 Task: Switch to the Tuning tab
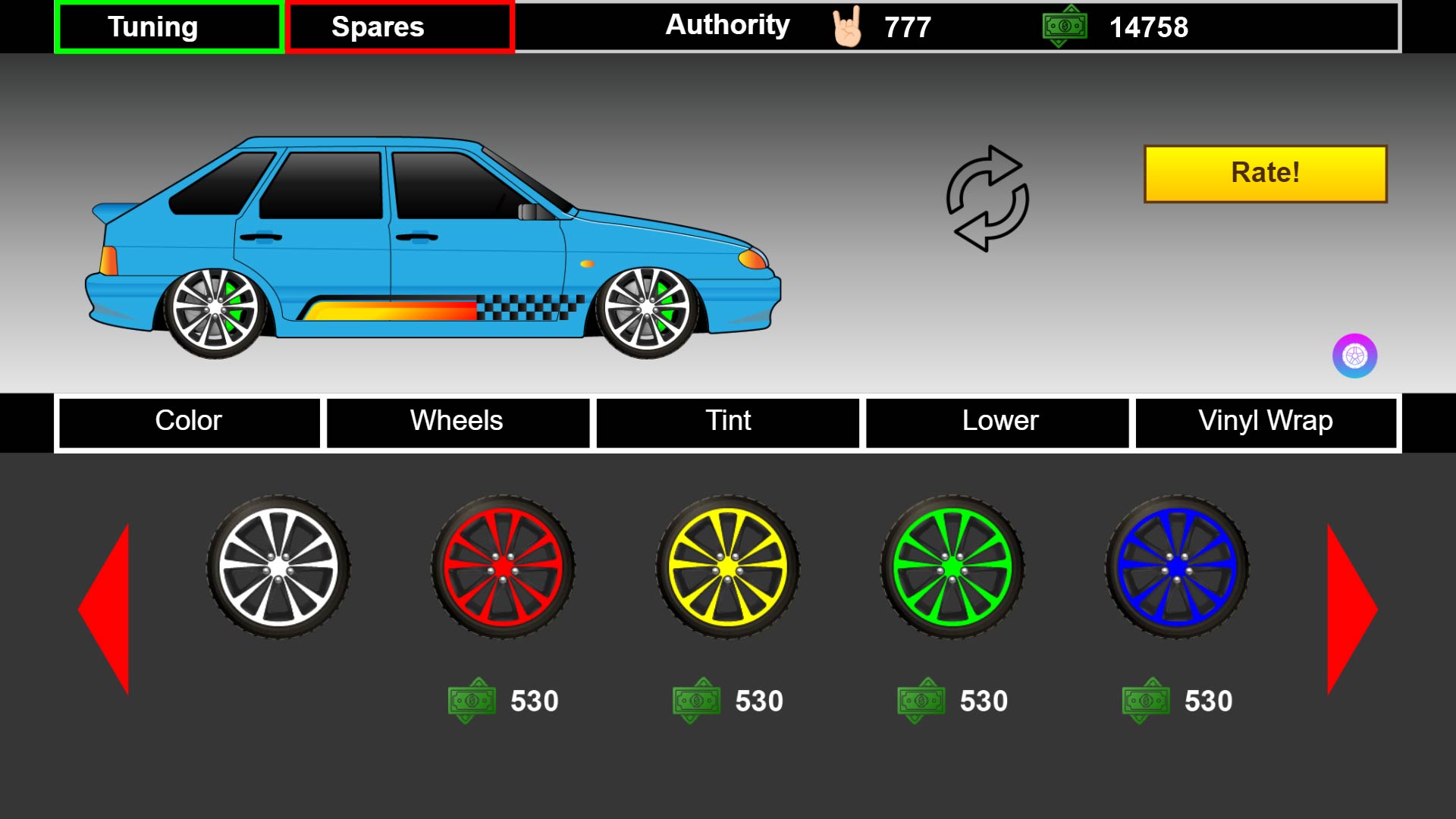(x=168, y=27)
